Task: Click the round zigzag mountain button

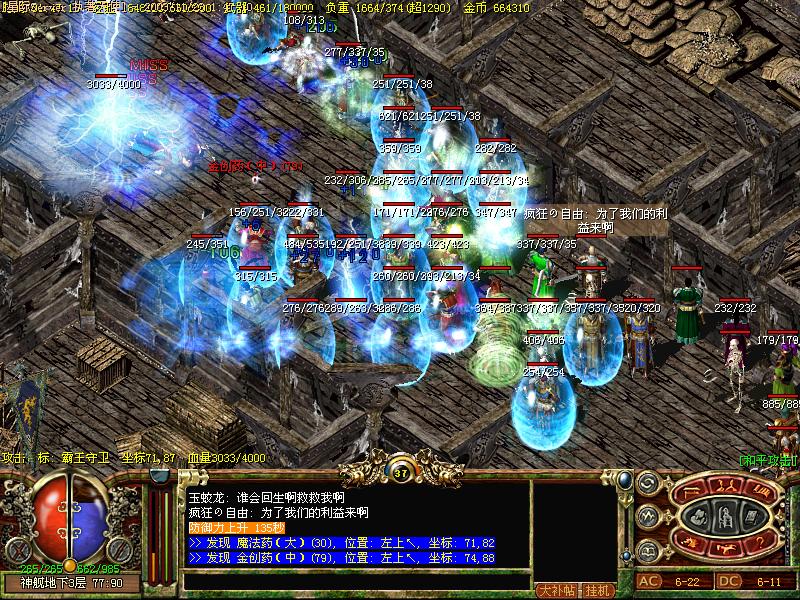Action: [x=646, y=518]
